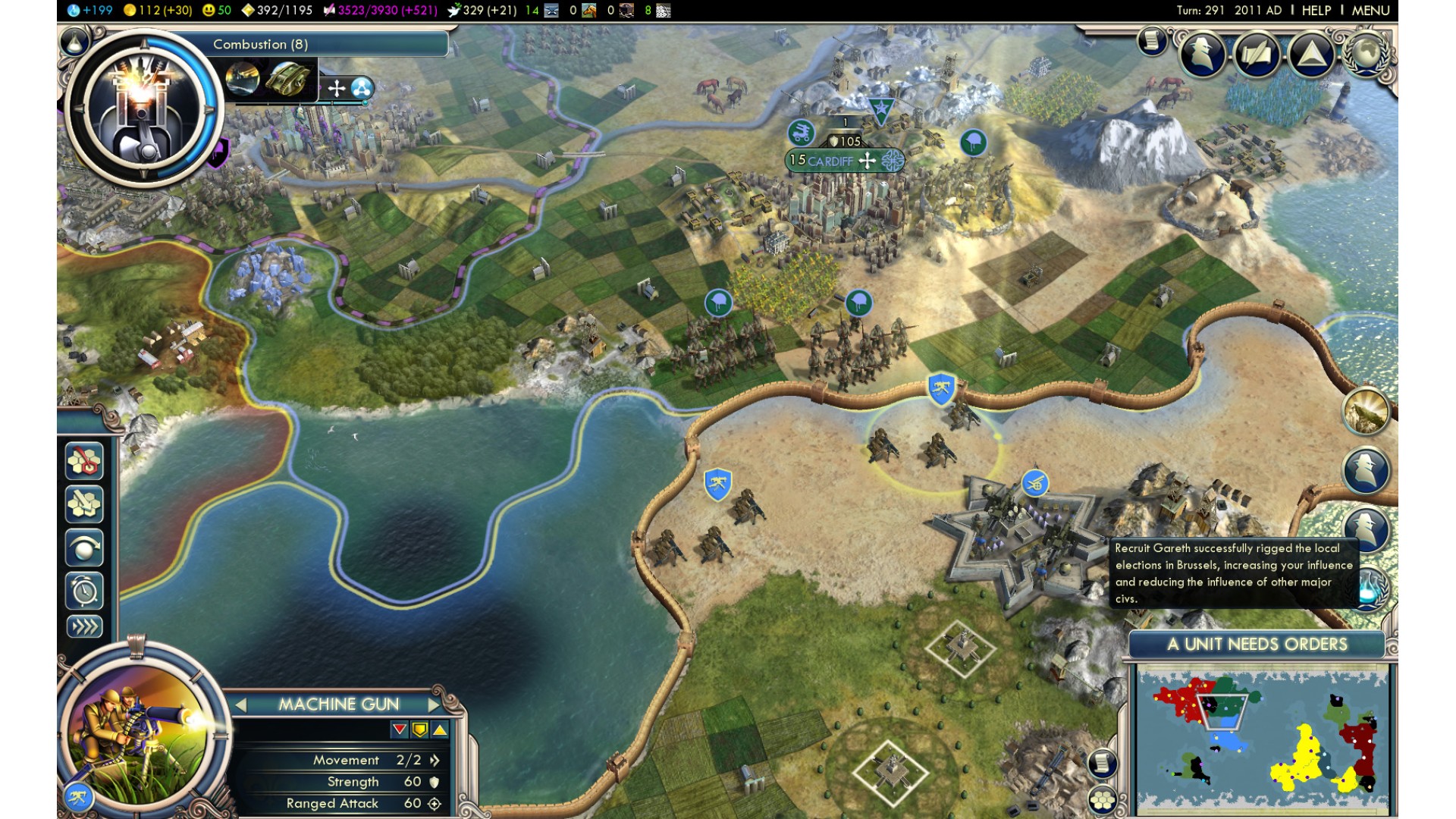Open trade deals scroll-and-quill icon
This screenshot has width=1456, height=819.
(x=1257, y=54)
